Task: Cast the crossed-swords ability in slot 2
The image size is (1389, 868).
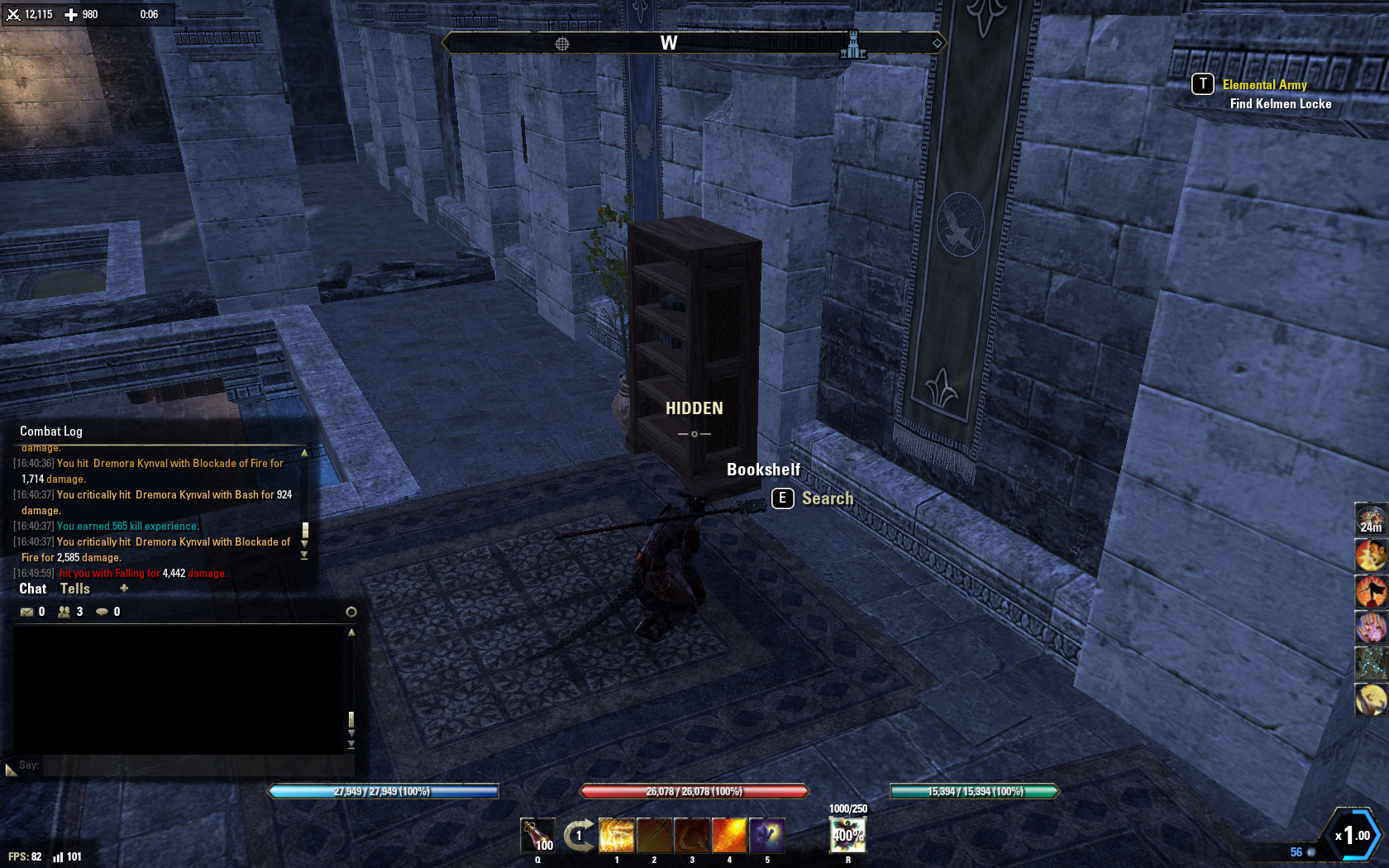Action: [x=654, y=835]
